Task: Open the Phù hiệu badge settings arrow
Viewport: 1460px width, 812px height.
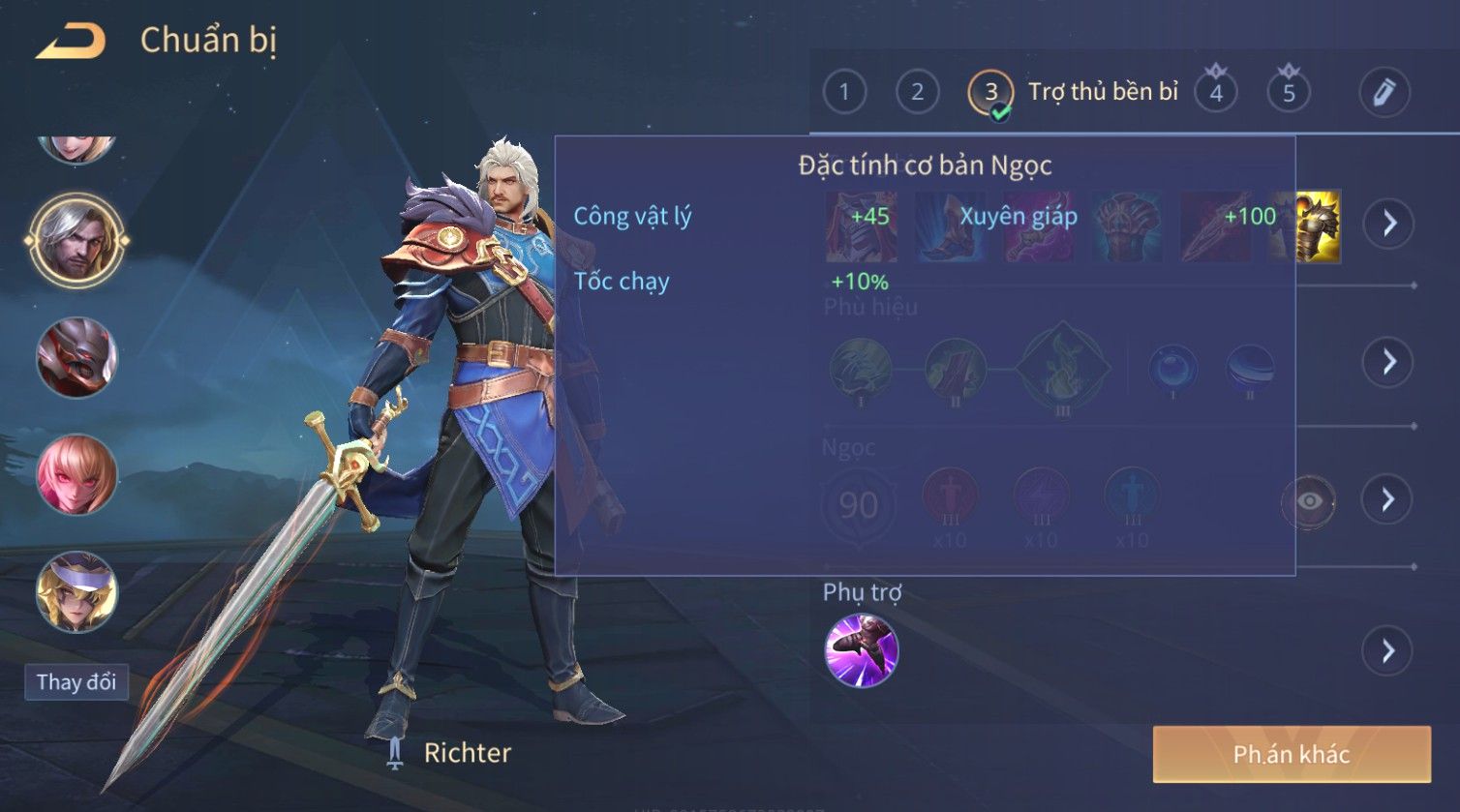Action: [1389, 362]
